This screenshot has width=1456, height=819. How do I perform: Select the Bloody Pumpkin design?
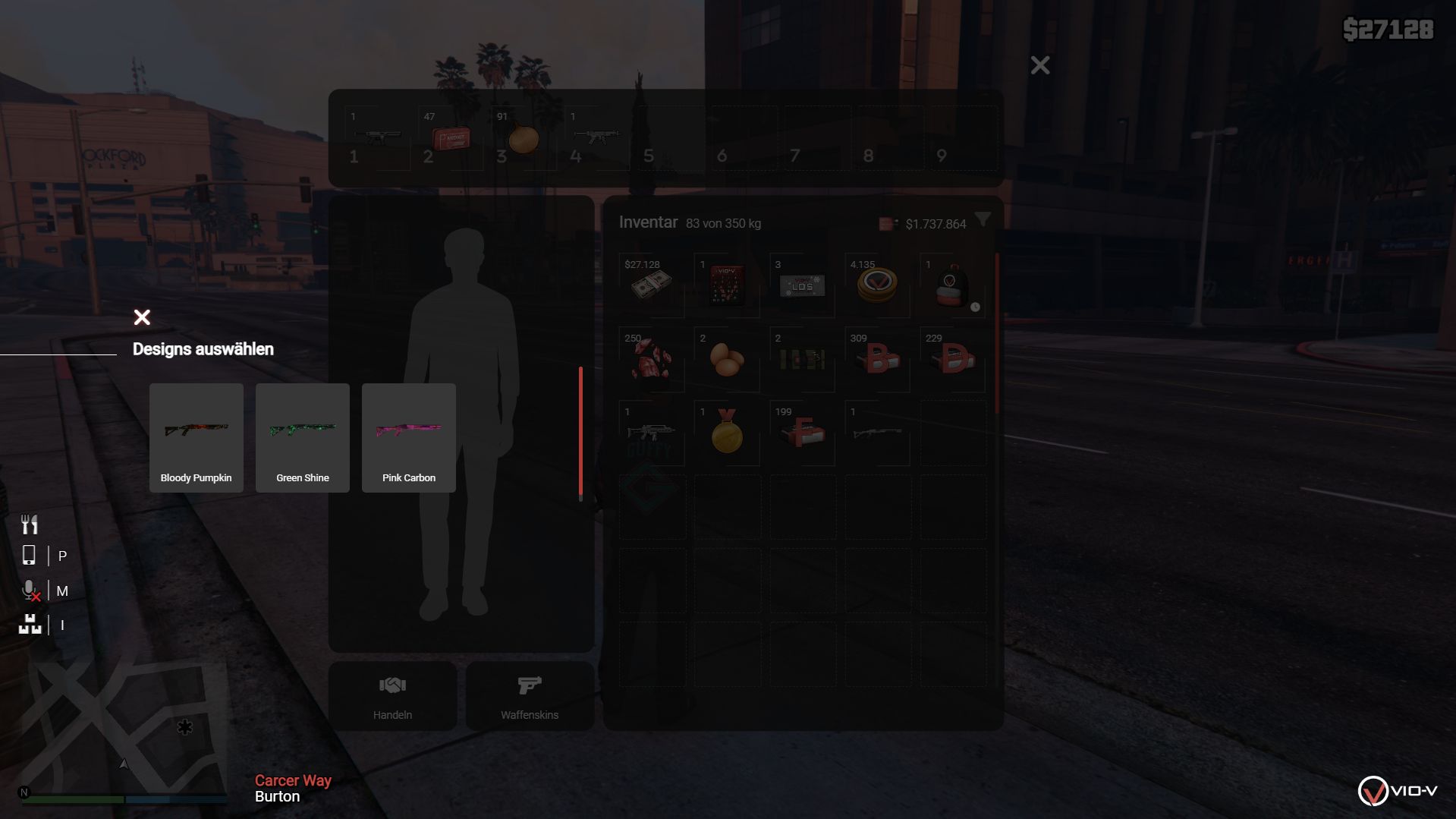point(196,437)
